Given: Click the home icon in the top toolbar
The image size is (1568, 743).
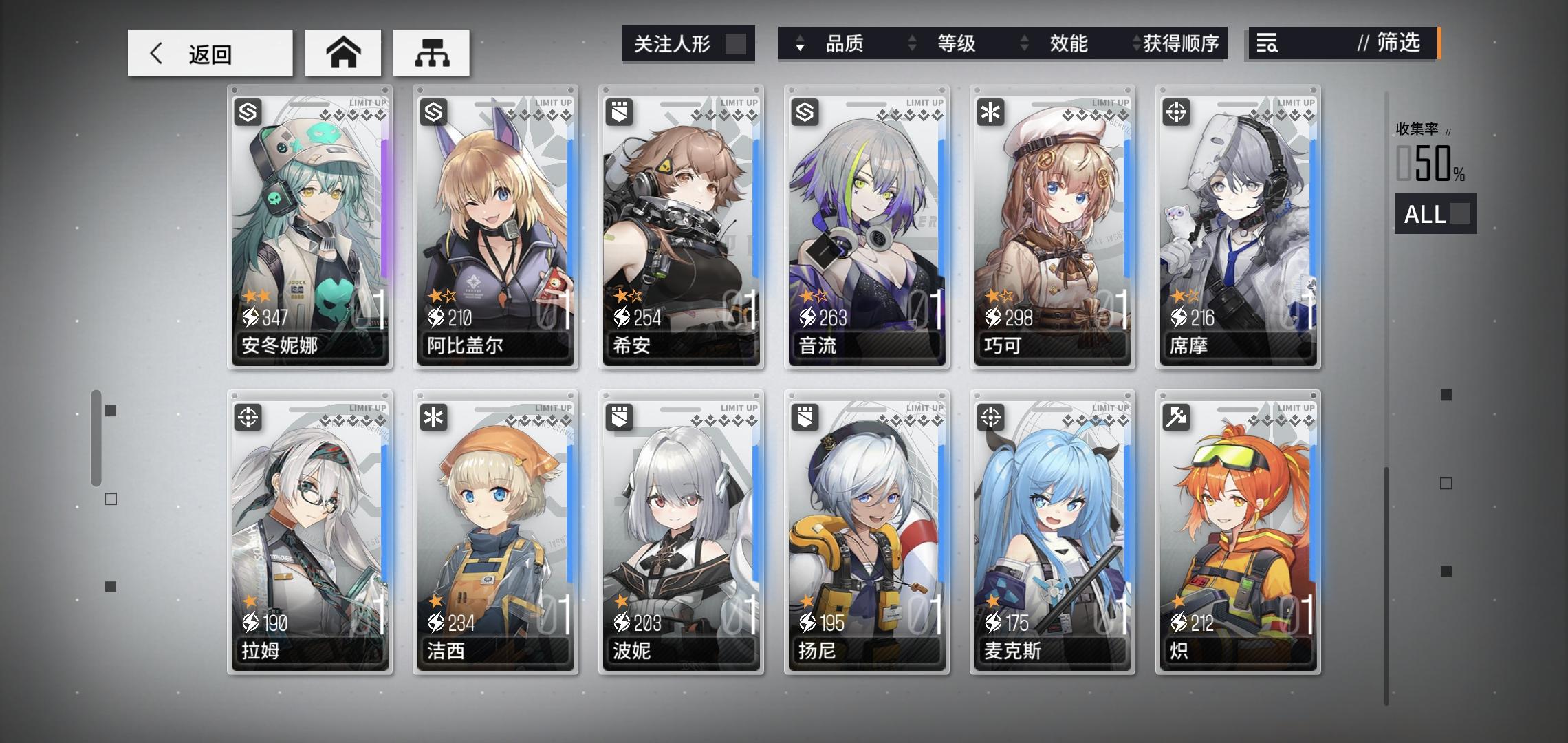Looking at the screenshot, I should coord(342,52).
